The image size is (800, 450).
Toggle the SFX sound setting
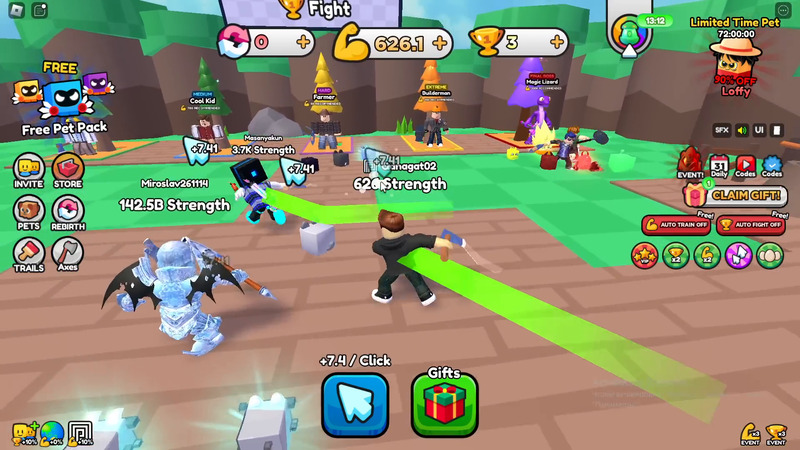click(721, 130)
